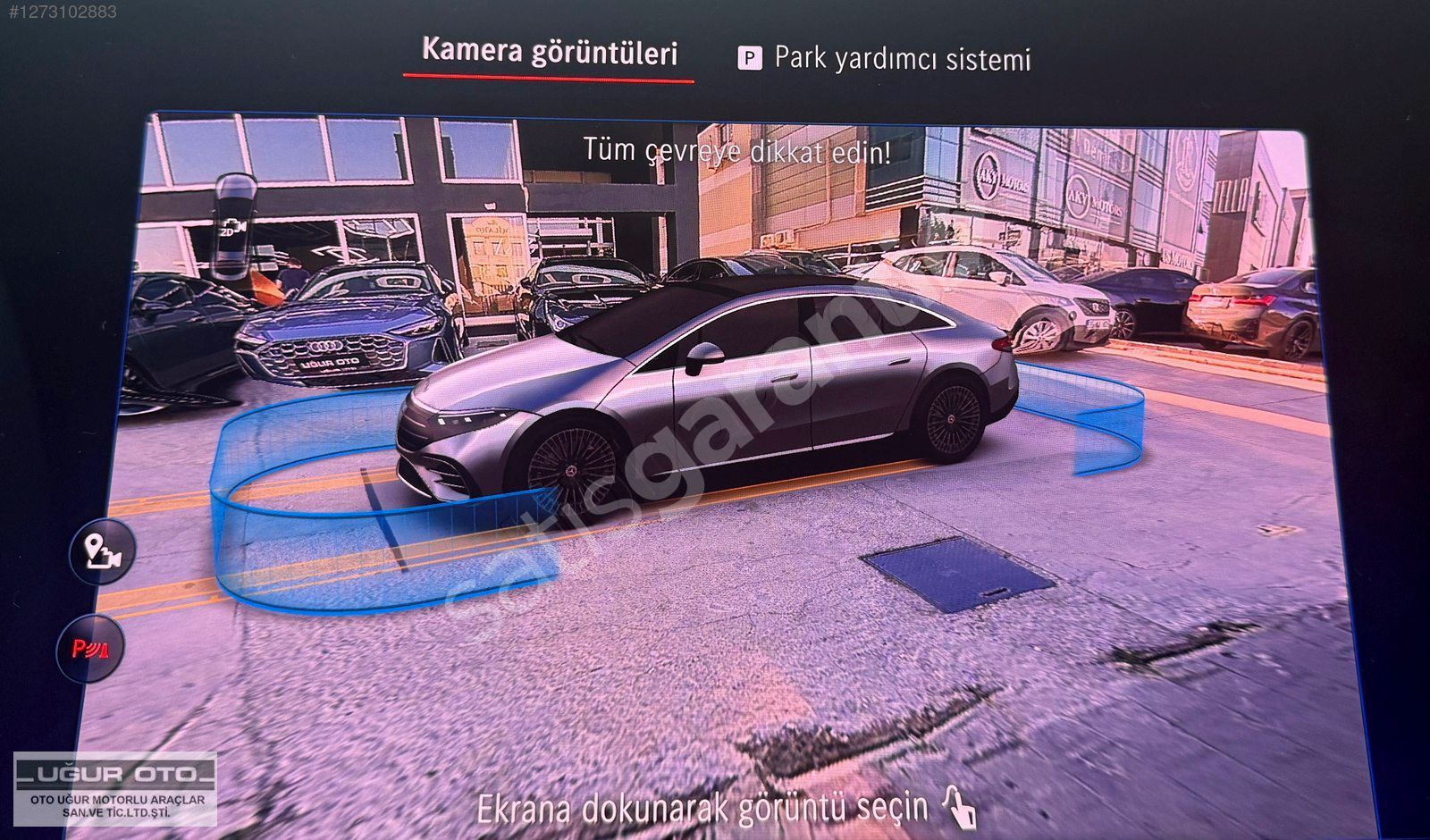The width and height of the screenshot is (1430, 840).
Task: Switch to the Kamera görüntüleri tab
Action: 549,52
